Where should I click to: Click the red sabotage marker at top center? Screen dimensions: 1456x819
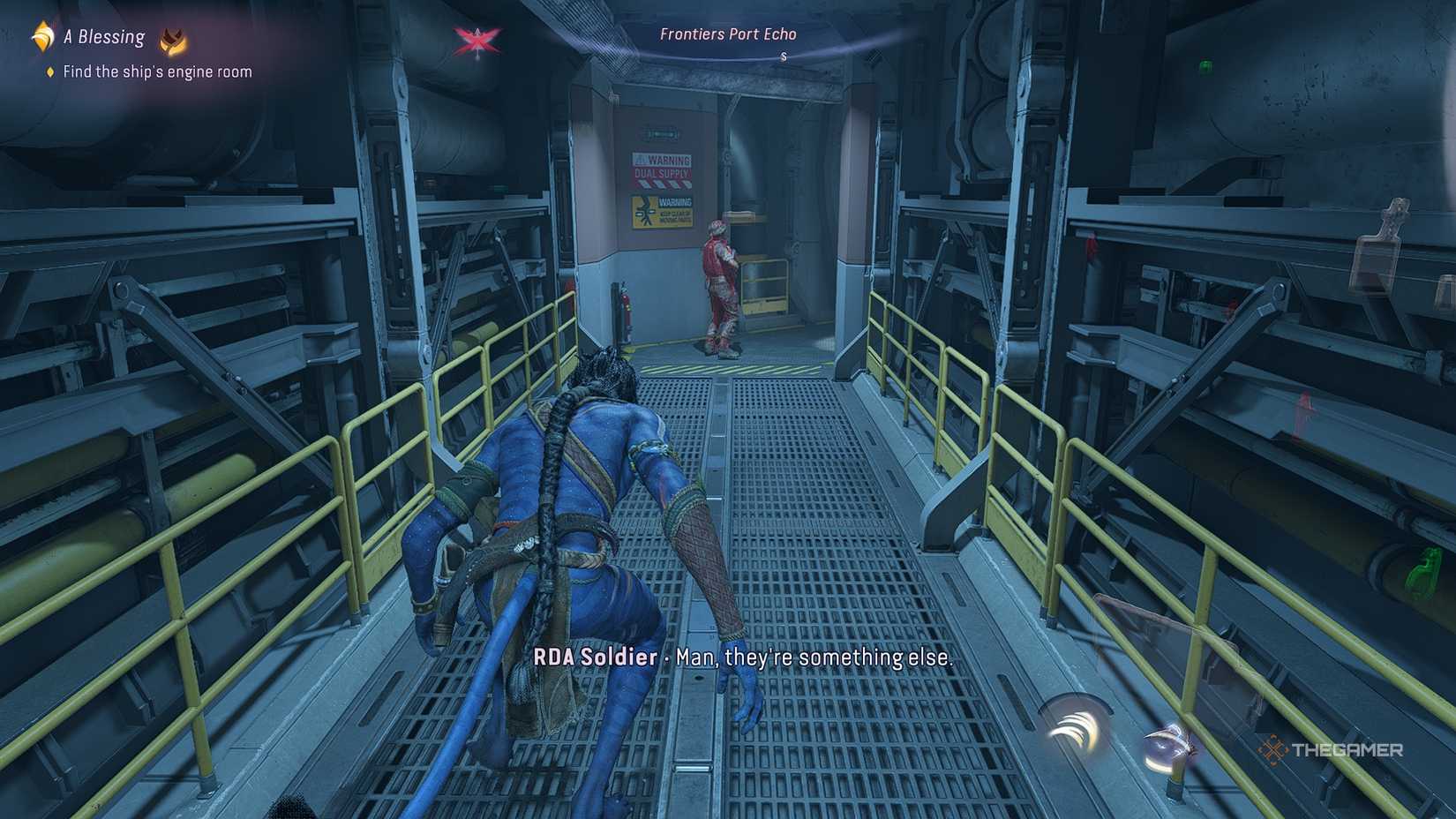(475, 40)
